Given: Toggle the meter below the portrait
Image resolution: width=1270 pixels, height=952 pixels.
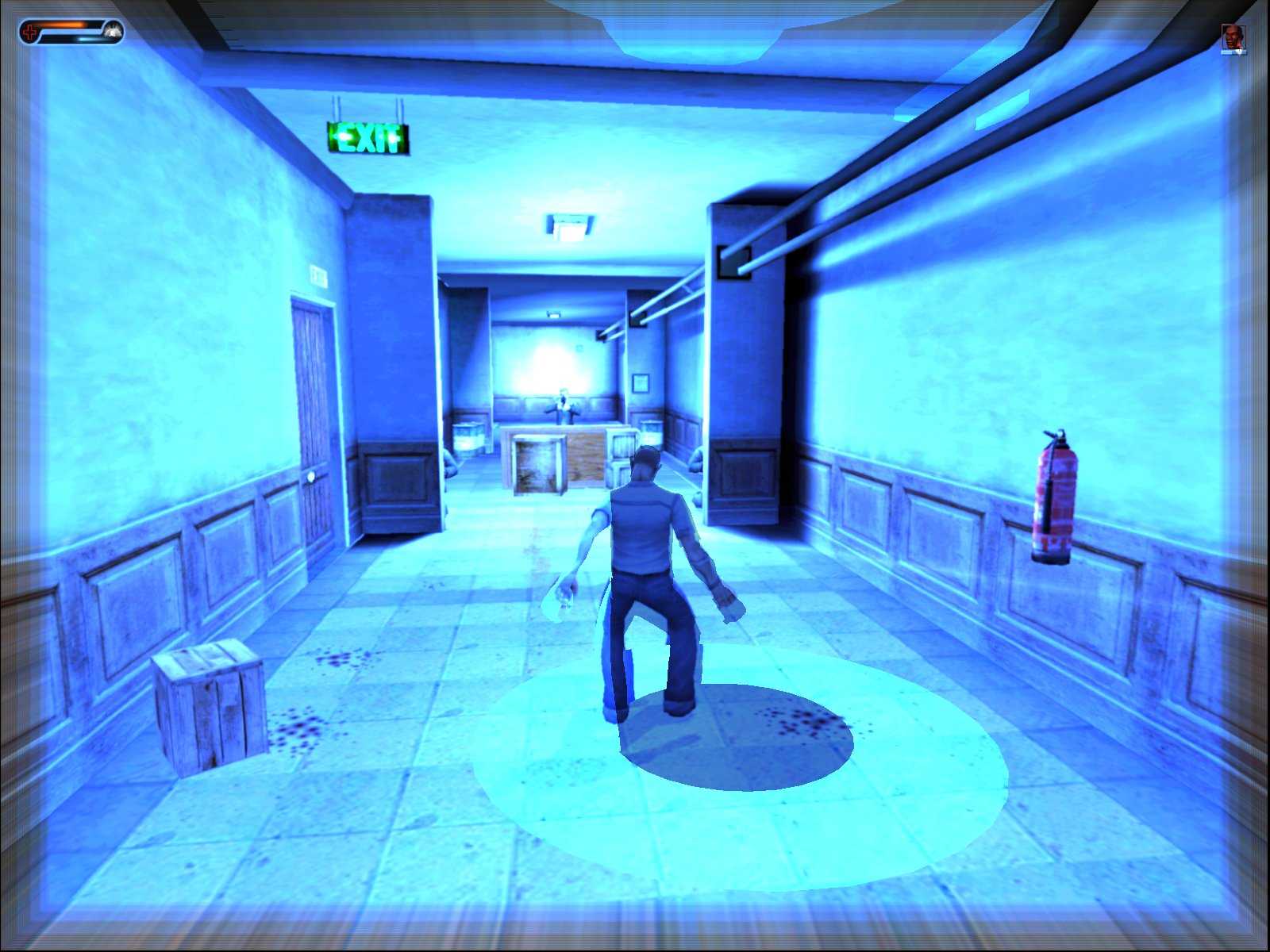Looking at the screenshot, I should 1233,54.
